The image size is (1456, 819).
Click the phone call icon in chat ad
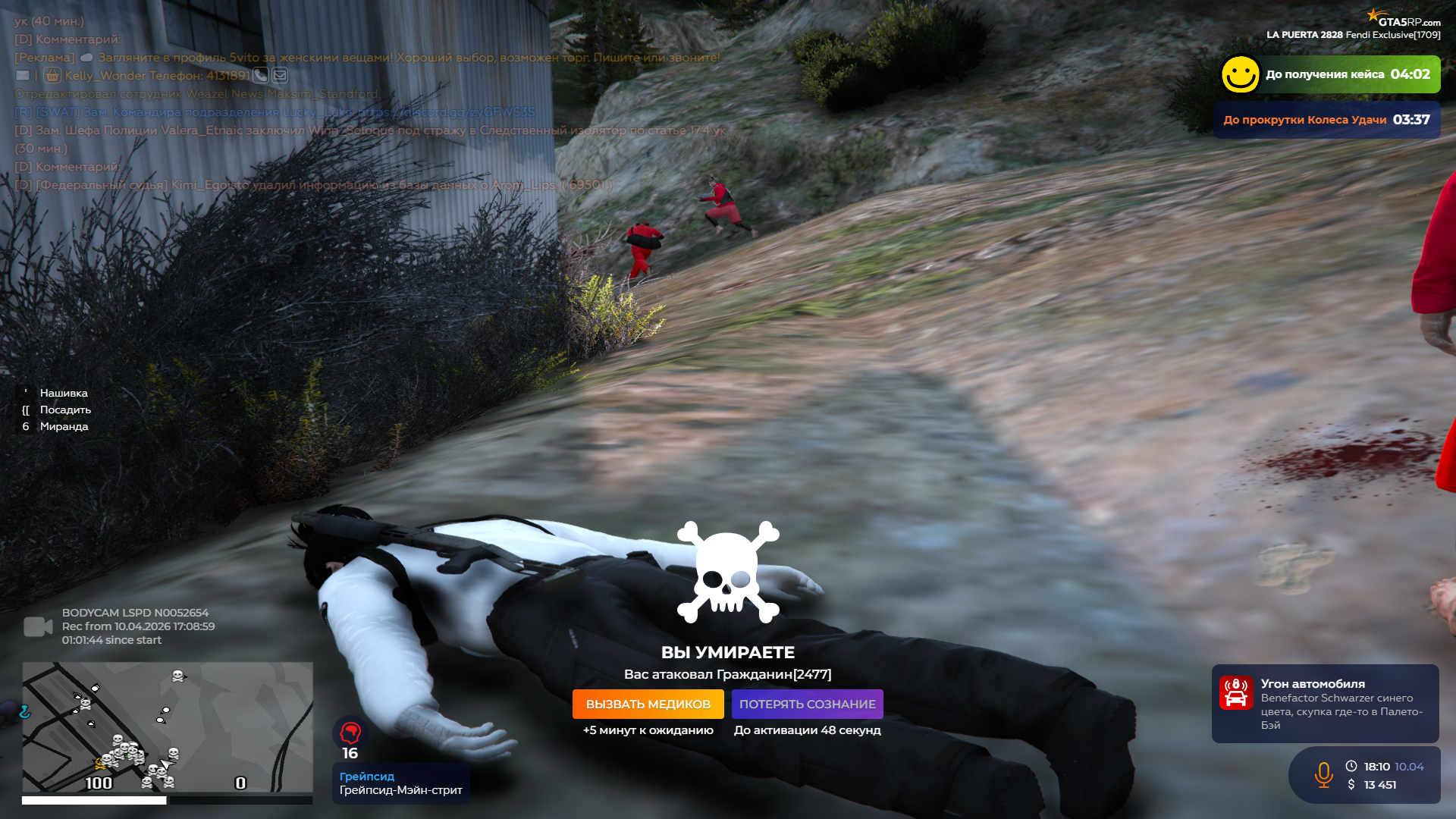point(261,75)
